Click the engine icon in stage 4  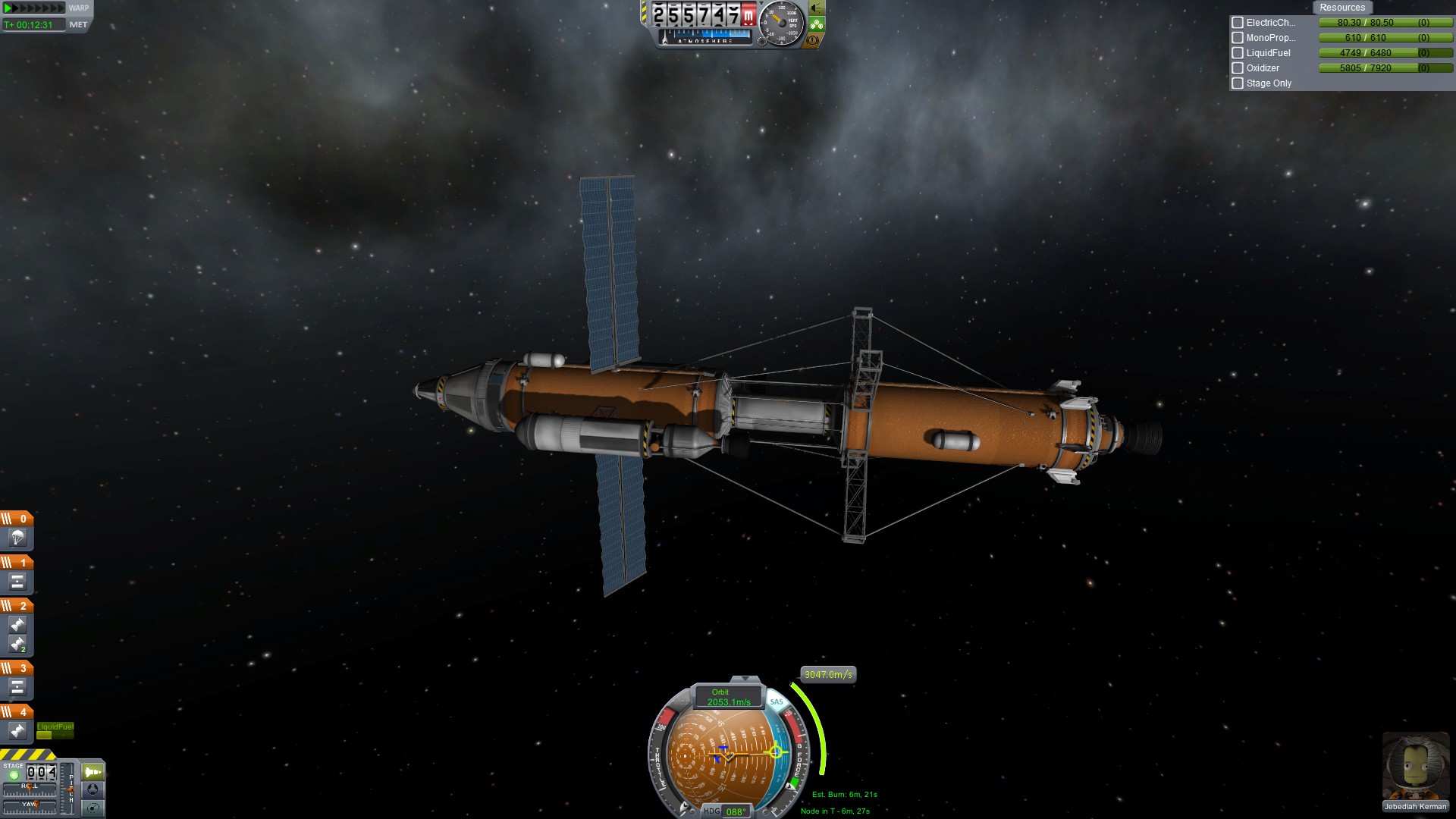(17, 732)
